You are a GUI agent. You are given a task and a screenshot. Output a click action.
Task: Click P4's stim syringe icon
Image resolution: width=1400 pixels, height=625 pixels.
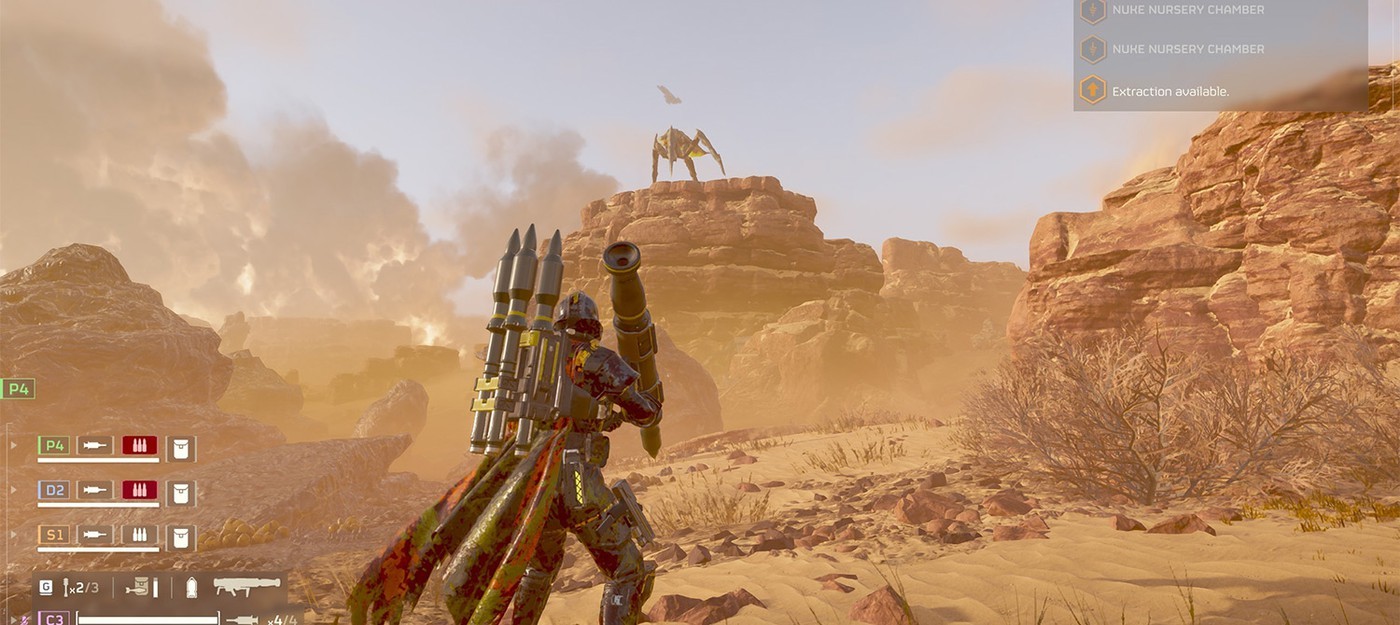97,446
